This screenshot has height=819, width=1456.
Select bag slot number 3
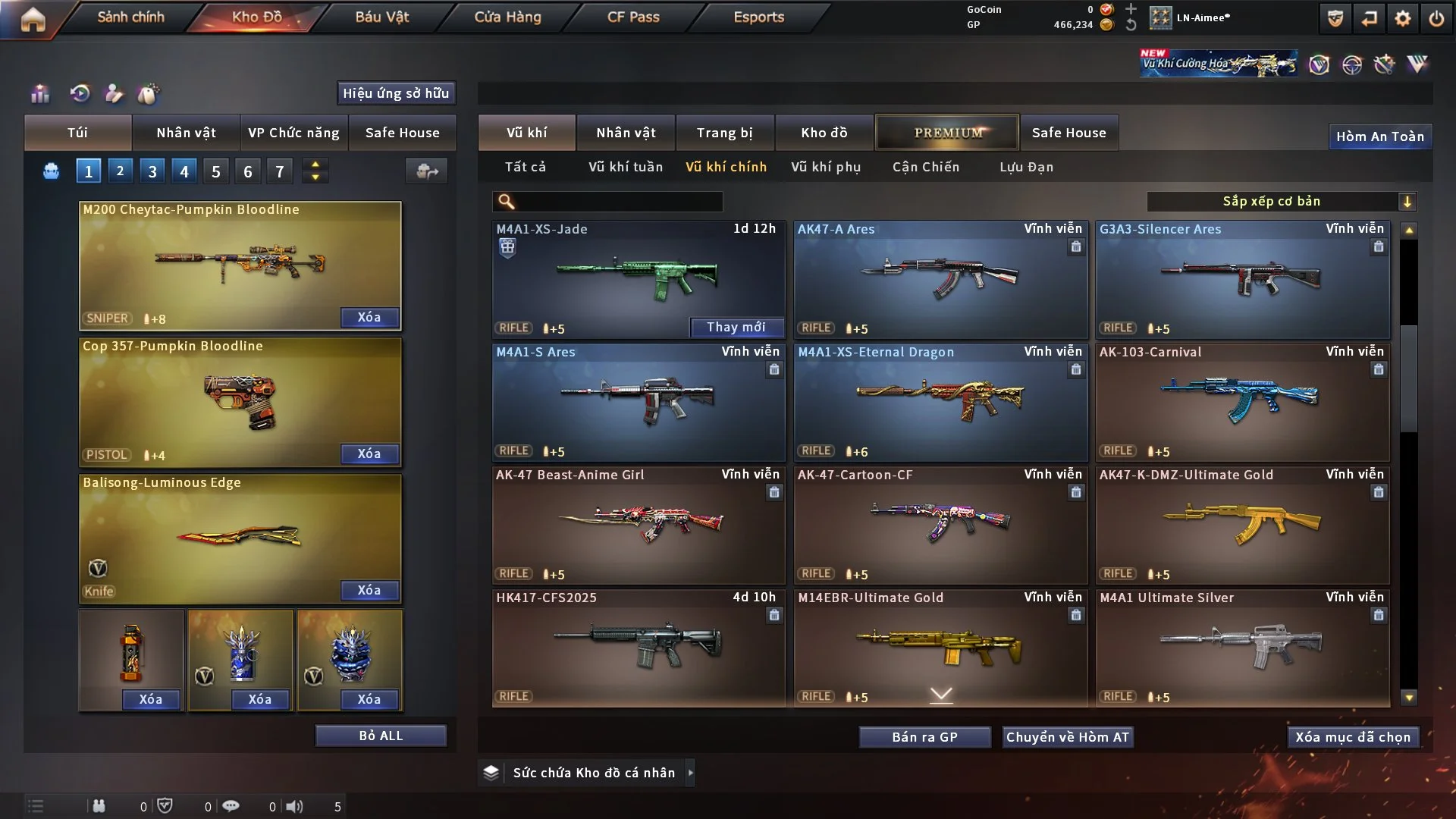click(152, 171)
